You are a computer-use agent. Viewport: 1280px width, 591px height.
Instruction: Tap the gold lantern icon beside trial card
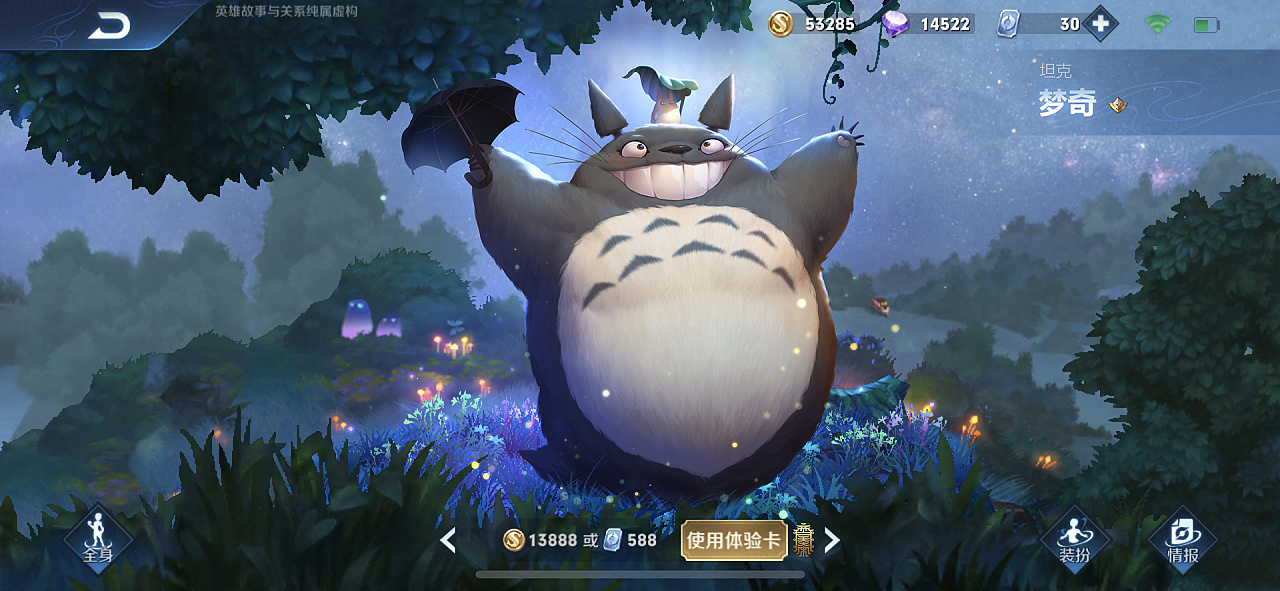[803, 540]
